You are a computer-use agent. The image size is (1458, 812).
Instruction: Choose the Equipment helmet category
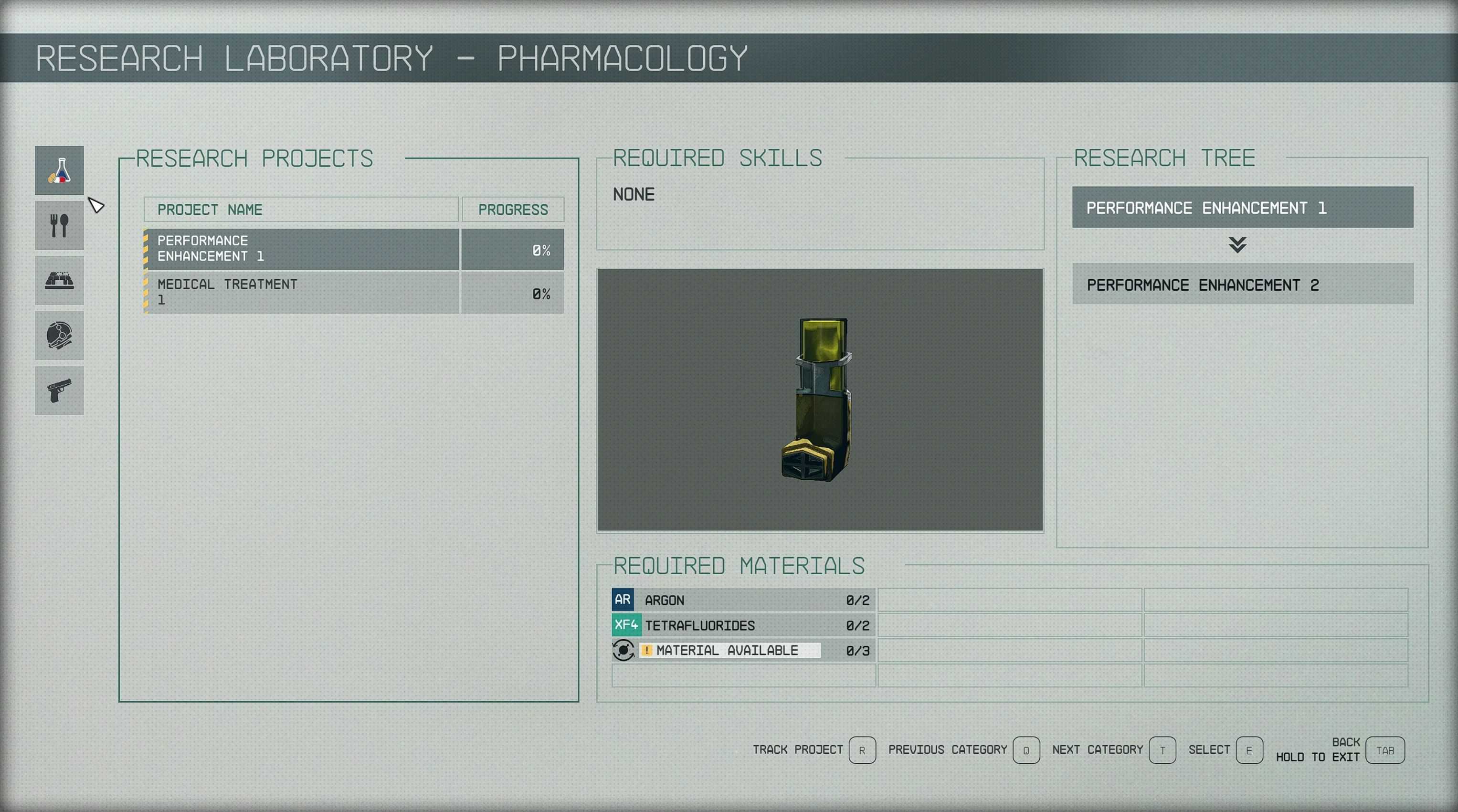point(59,336)
